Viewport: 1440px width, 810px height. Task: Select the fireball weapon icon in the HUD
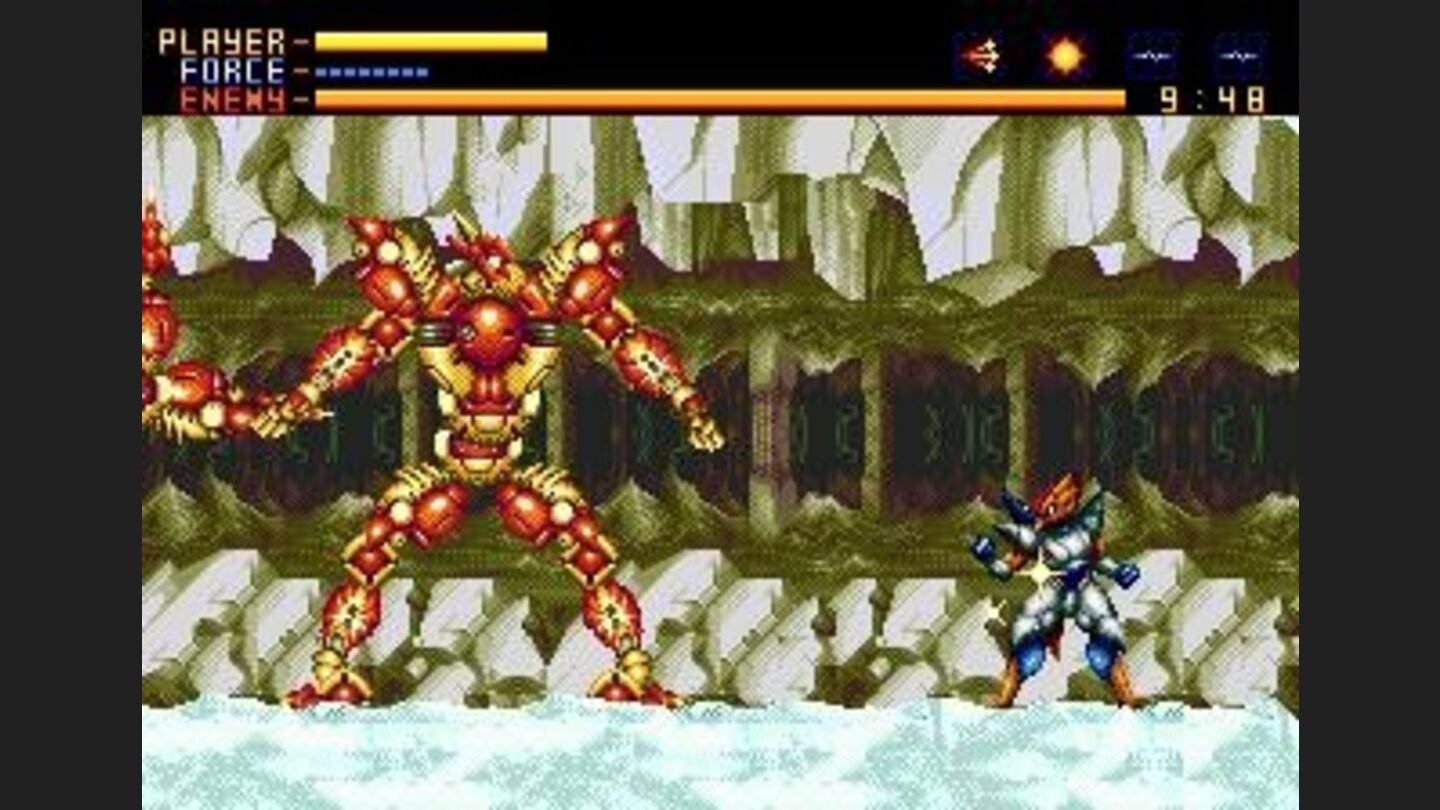[x=1065, y=55]
